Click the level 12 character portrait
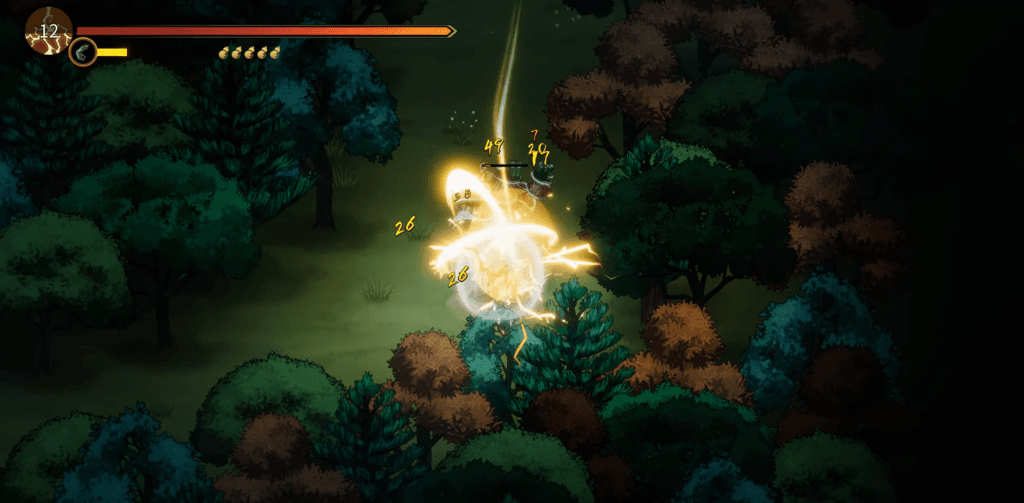The width and height of the screenshot is (1024, 503). 48,30
